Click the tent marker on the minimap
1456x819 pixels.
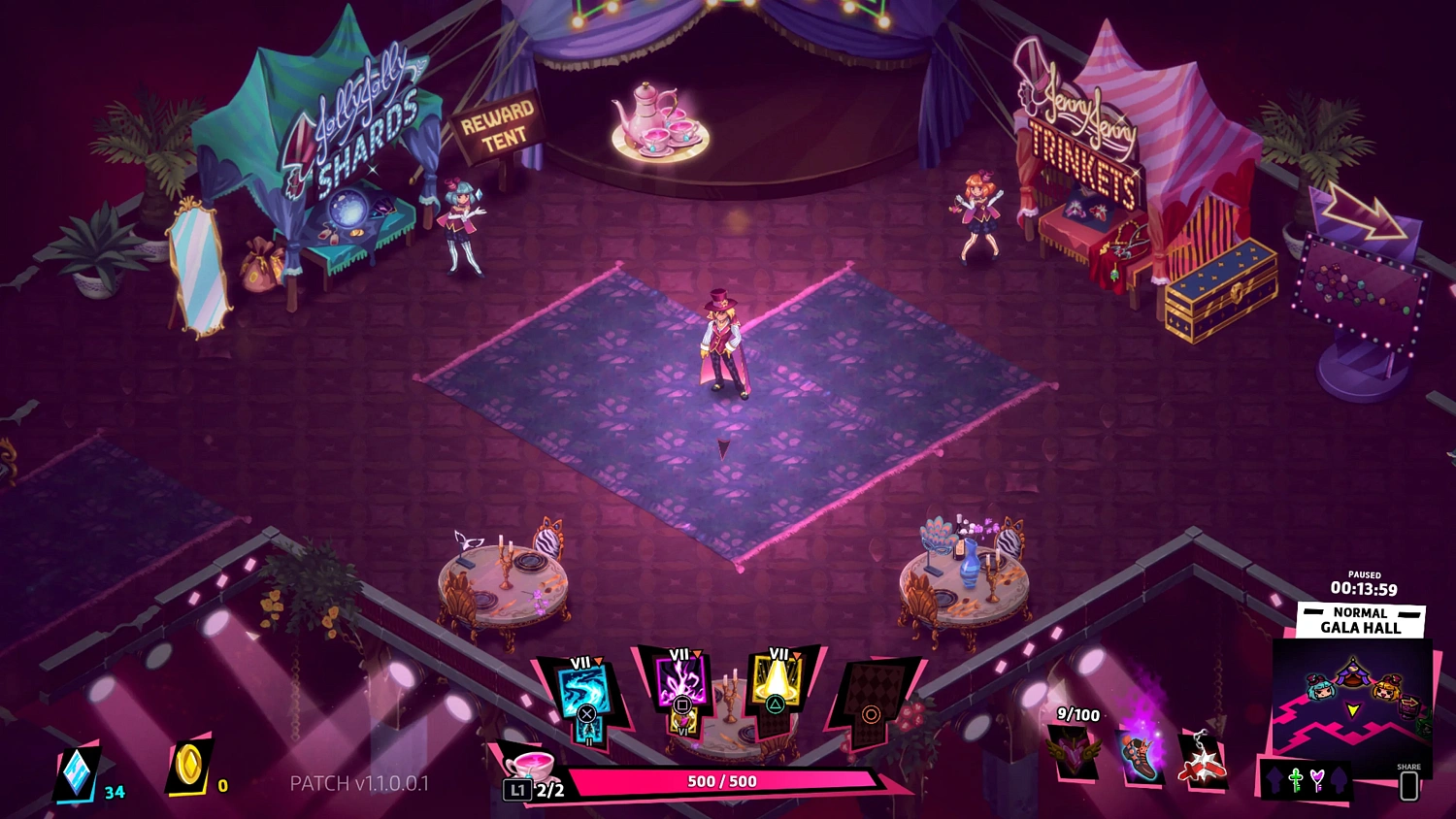[1352, 670]
